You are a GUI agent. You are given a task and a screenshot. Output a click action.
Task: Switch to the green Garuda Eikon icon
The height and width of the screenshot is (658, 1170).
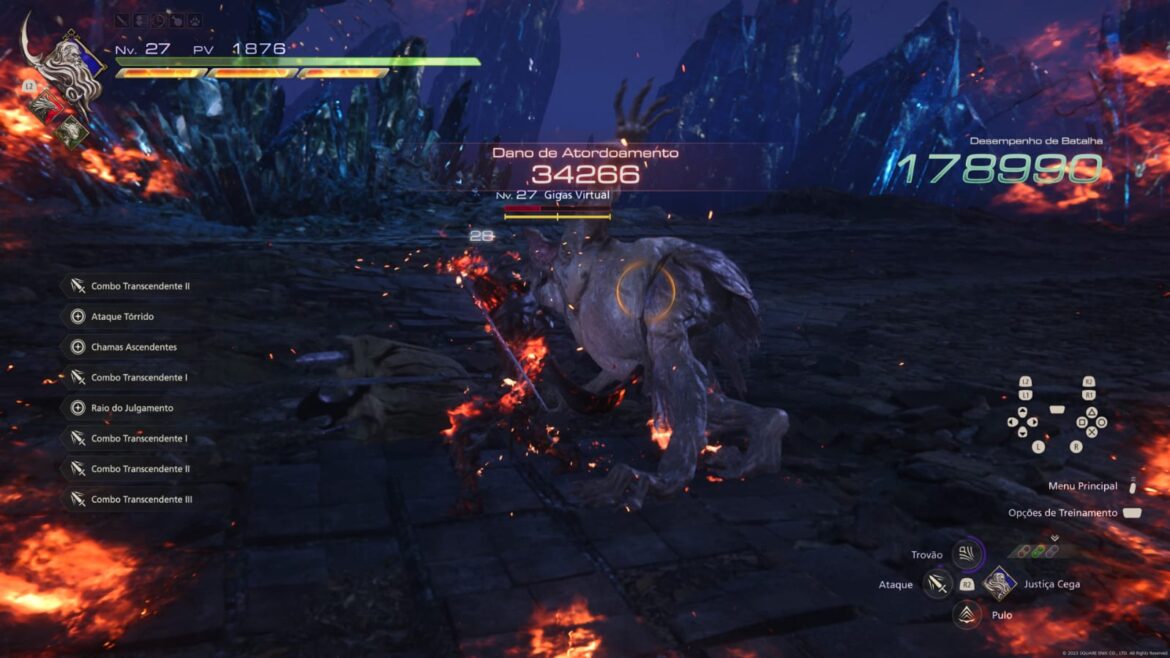[x=73, y=132]
